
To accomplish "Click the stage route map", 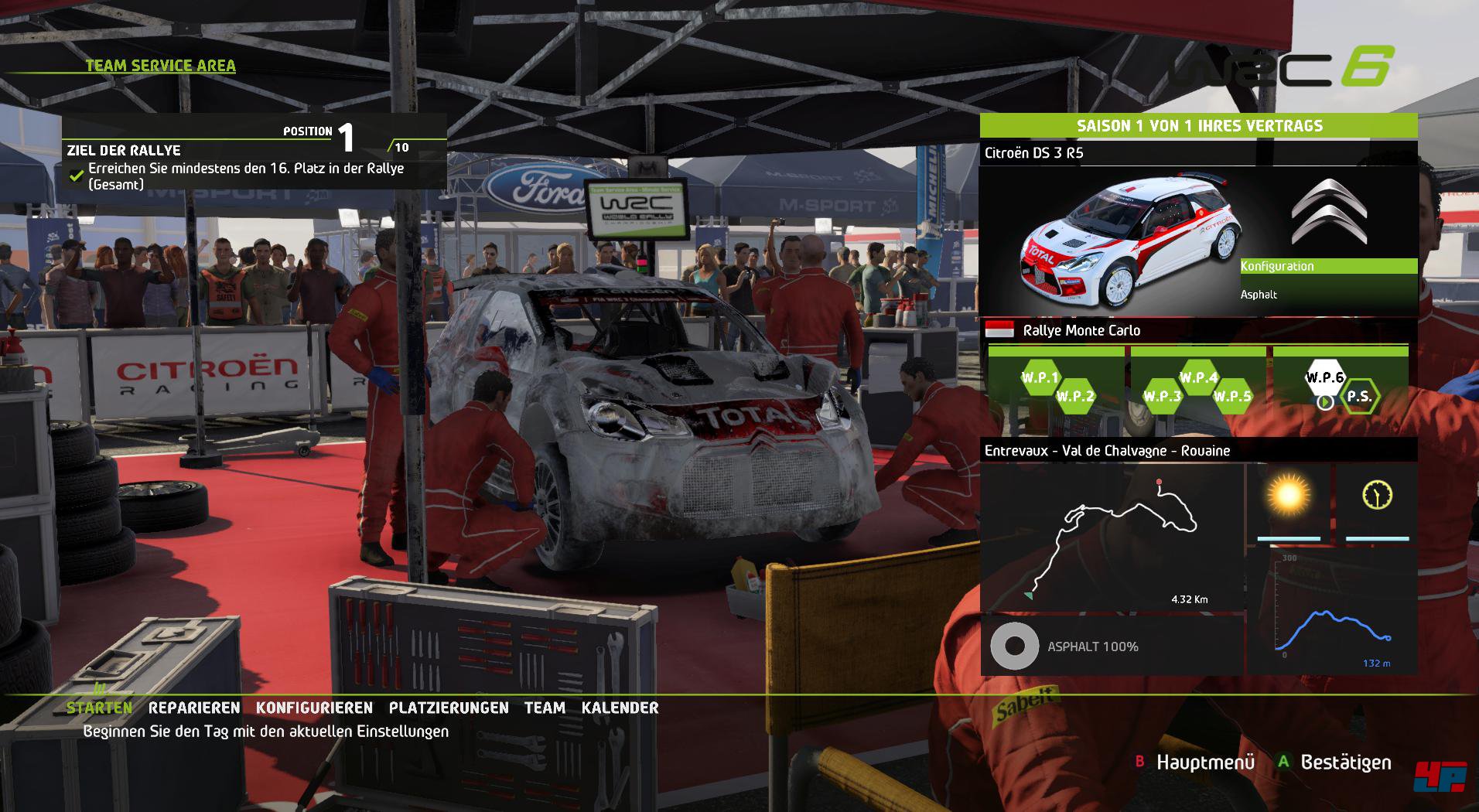I will pyautogui.click(x=1112, y=537).
